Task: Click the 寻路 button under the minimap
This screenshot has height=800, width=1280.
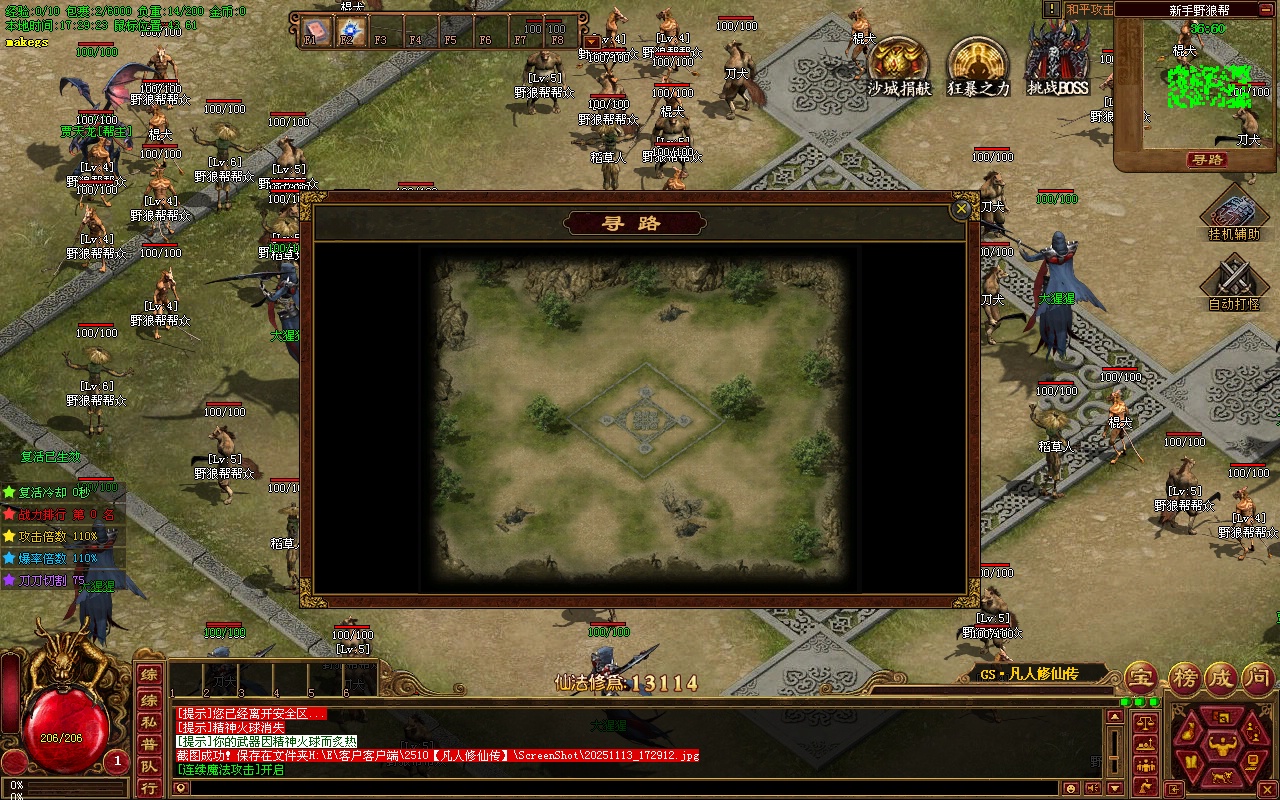Action: [1207, 160]
